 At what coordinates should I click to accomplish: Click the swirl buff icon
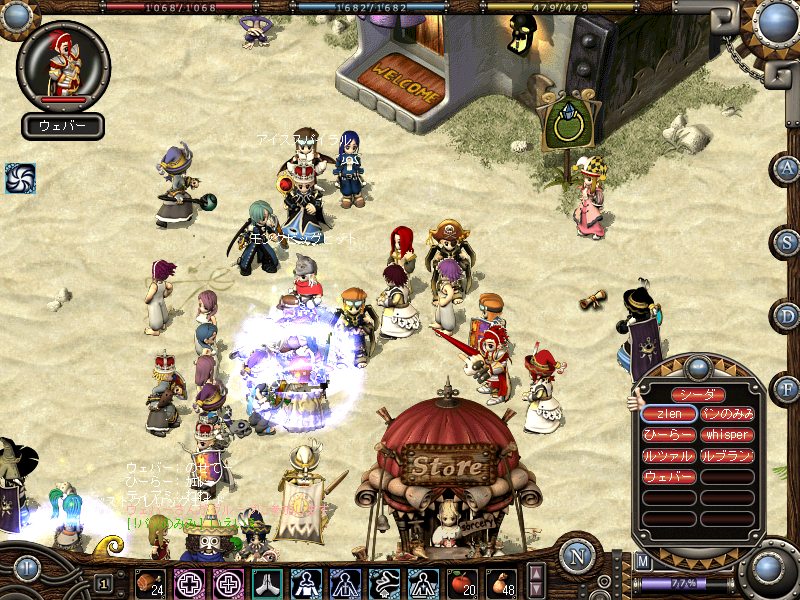(20, 178)
